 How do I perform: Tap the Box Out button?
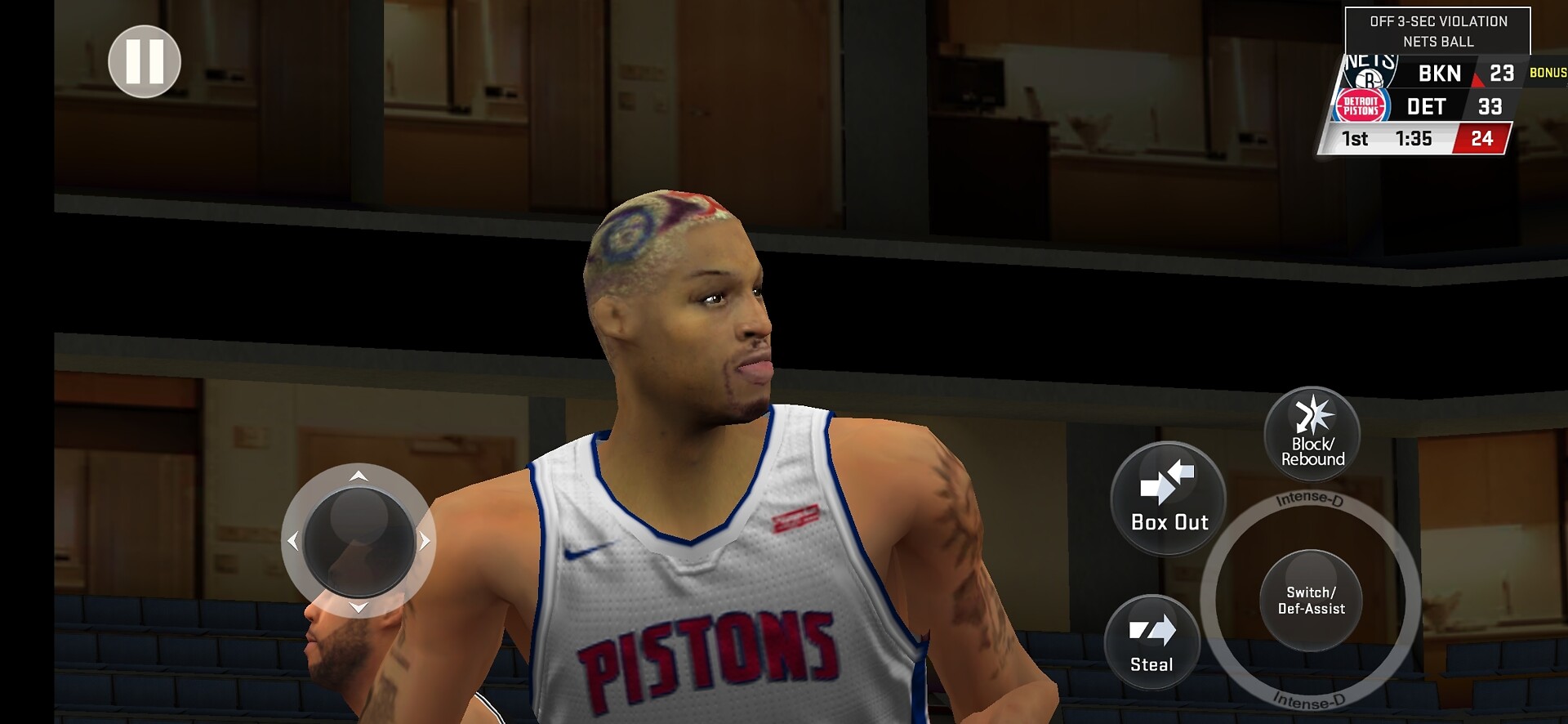pos(1169,499)
